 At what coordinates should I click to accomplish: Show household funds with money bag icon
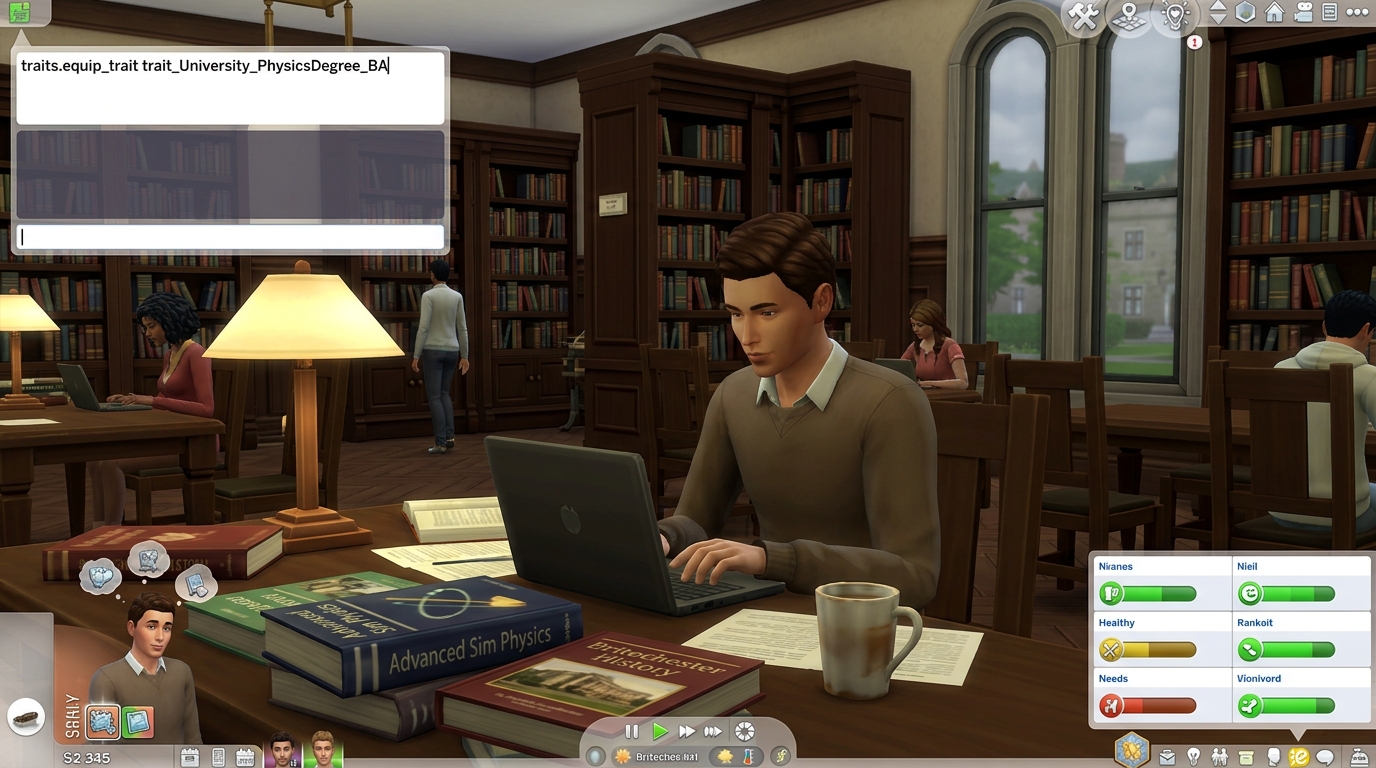click(1358, 755)
